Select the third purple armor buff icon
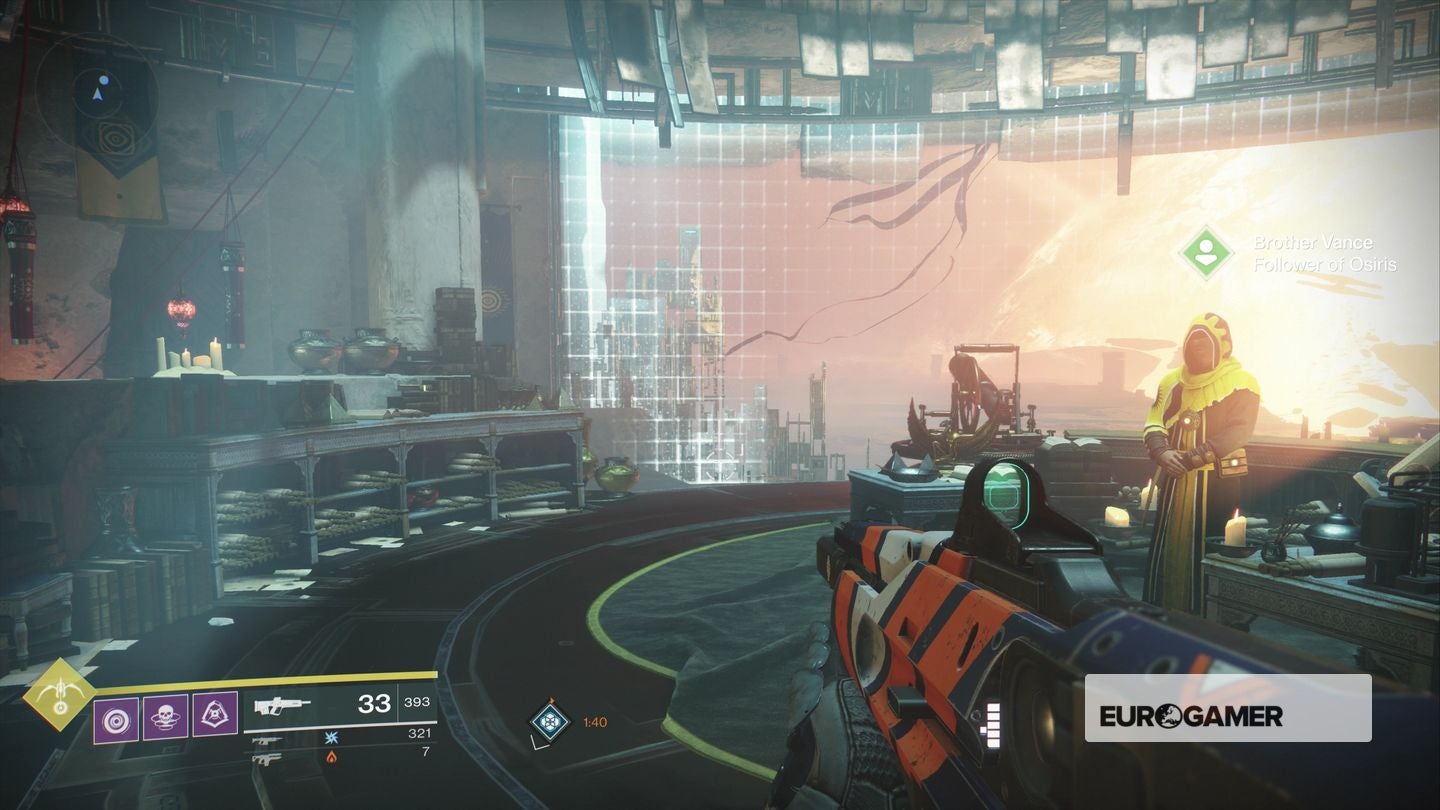The height and width of the screenshot is (810, 1440). [x=214, y=712]
